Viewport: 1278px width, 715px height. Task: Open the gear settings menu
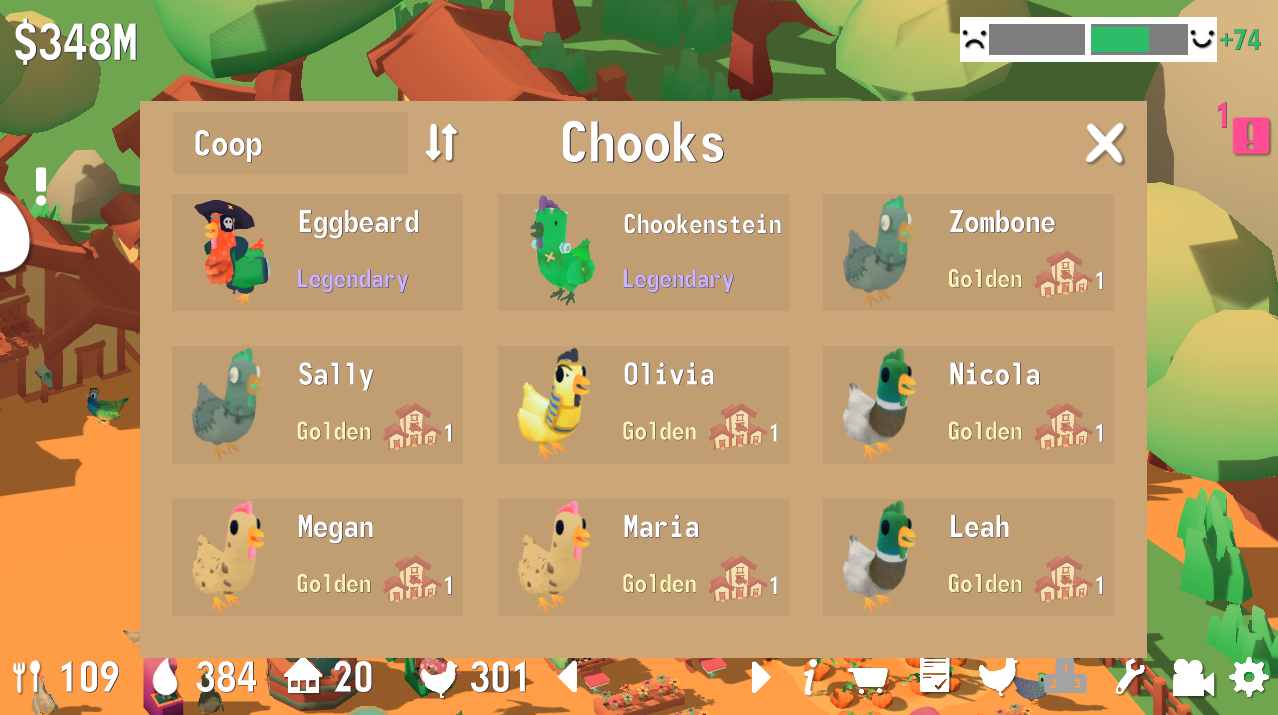pos(1248,678)
